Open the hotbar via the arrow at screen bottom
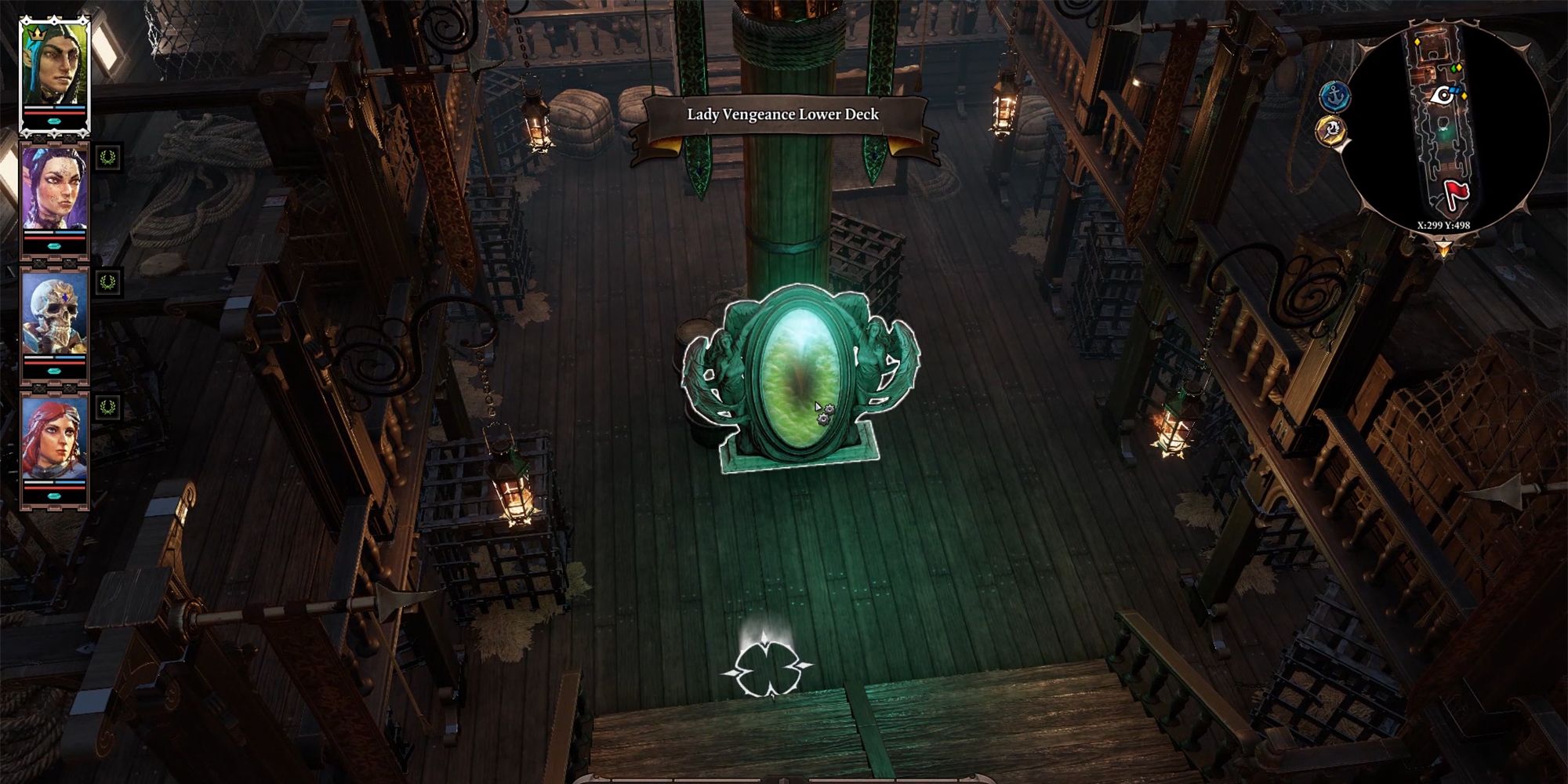Screen dimensions: 1568x784 coord(784,779)
